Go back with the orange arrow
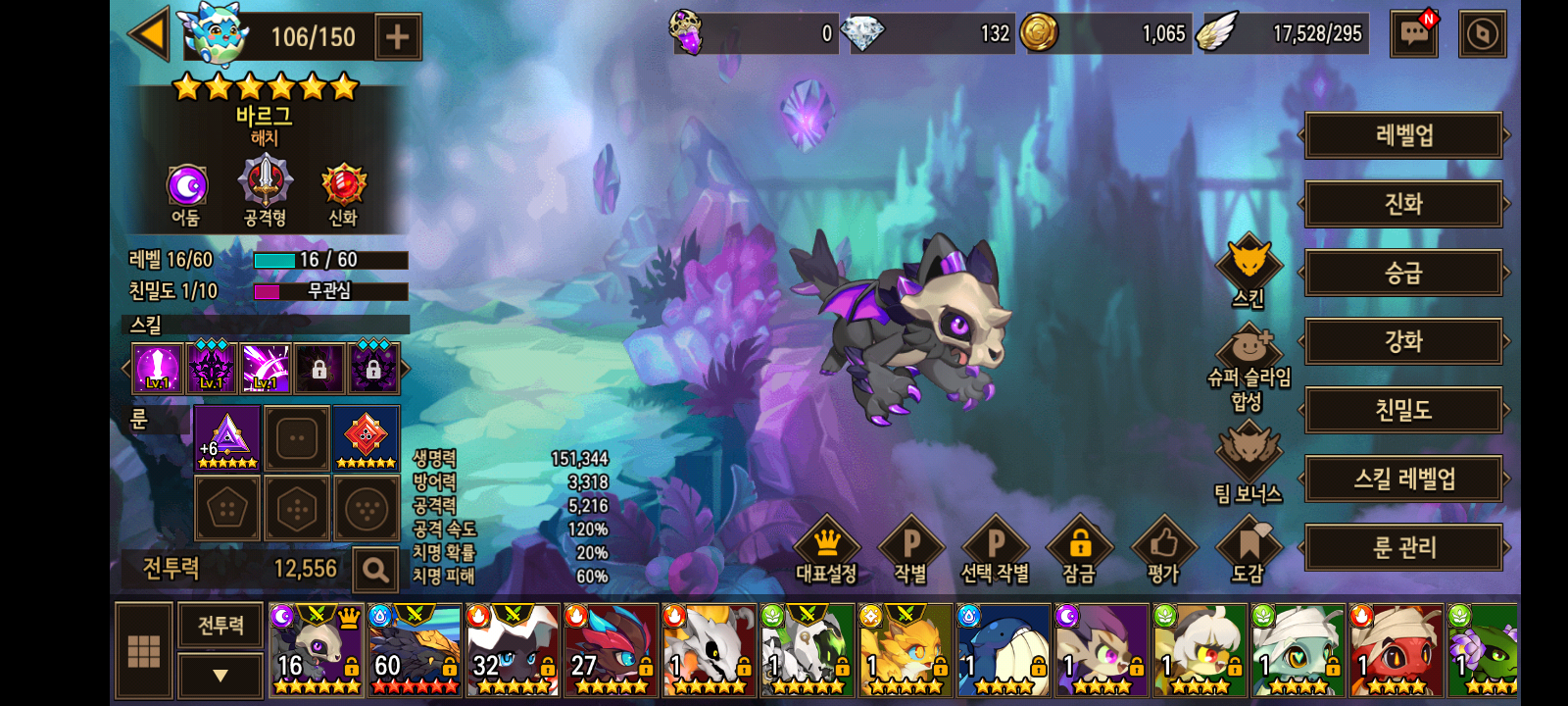This screenshot has height=706, width=1568. coord(150,35)
